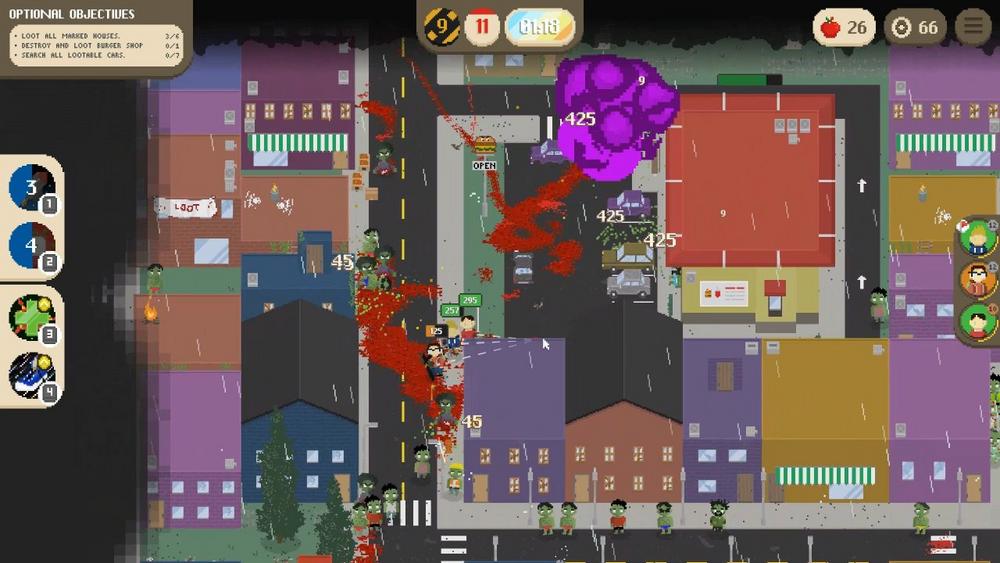Select the black-haired survivor in red shirt
This screenshot has width=1000, height=563.
(977, 322)
